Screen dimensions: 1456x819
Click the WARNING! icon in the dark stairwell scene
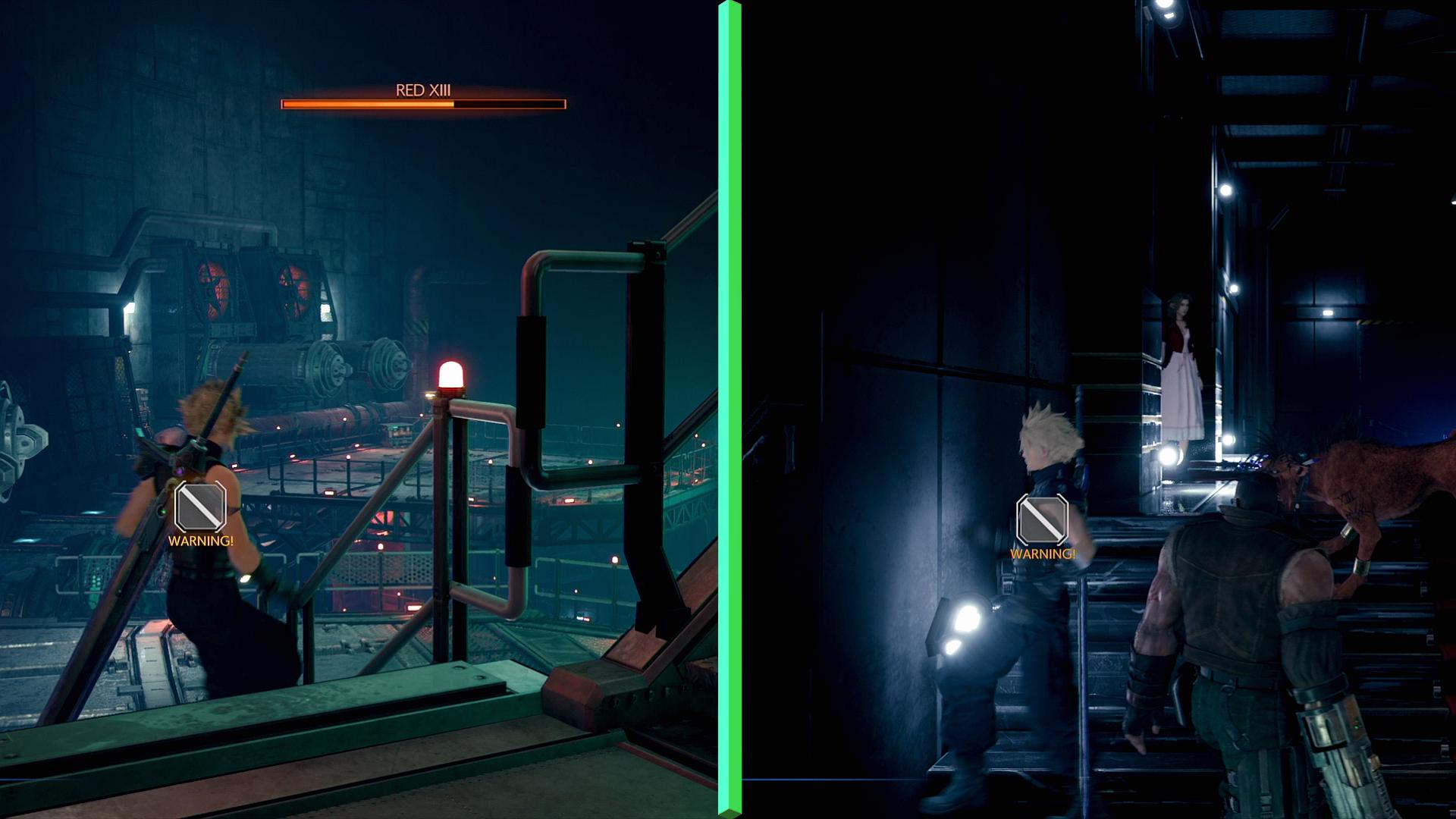(x=1042, y=520)
